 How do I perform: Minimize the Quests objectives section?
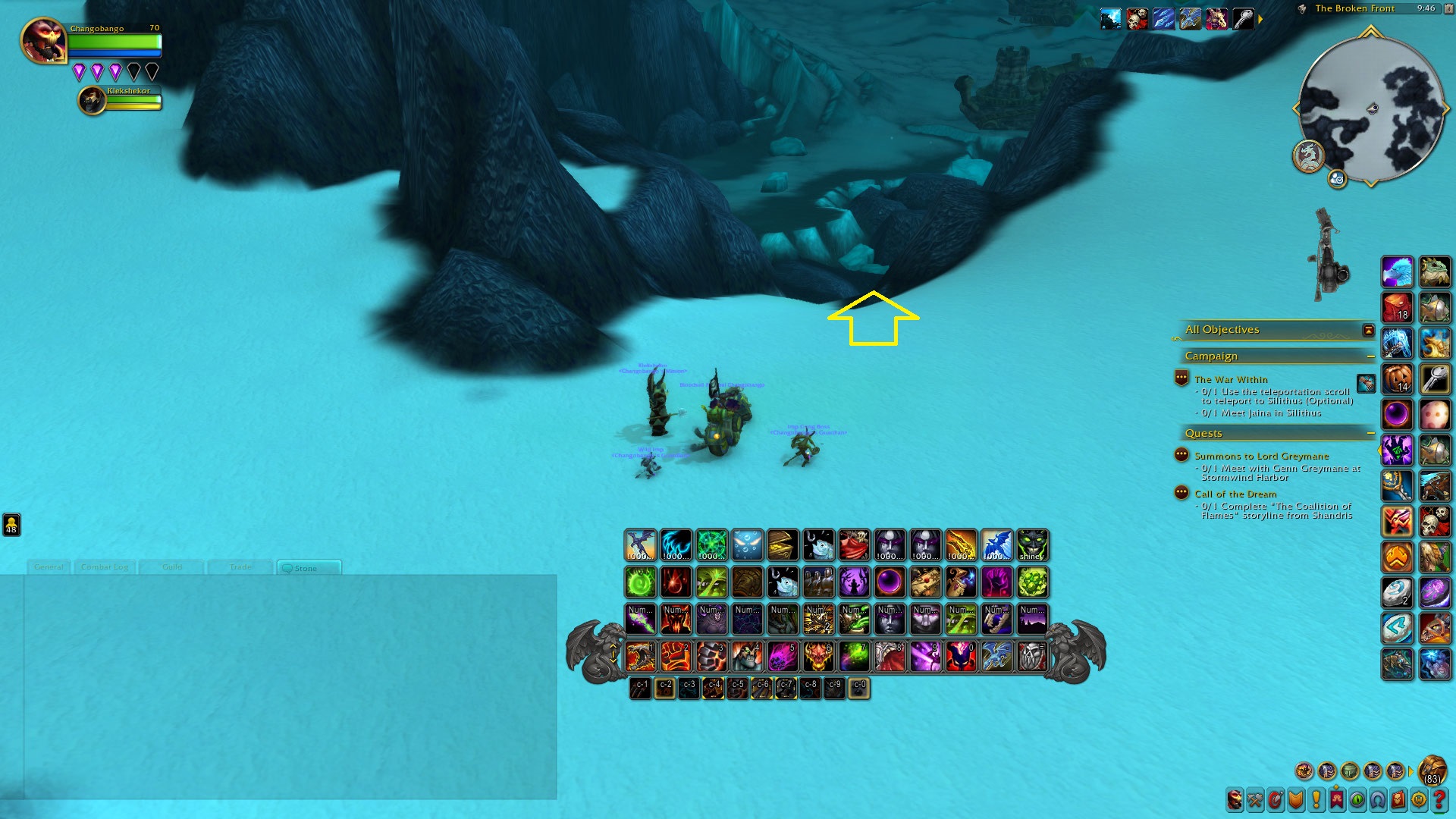[1370, 434]
